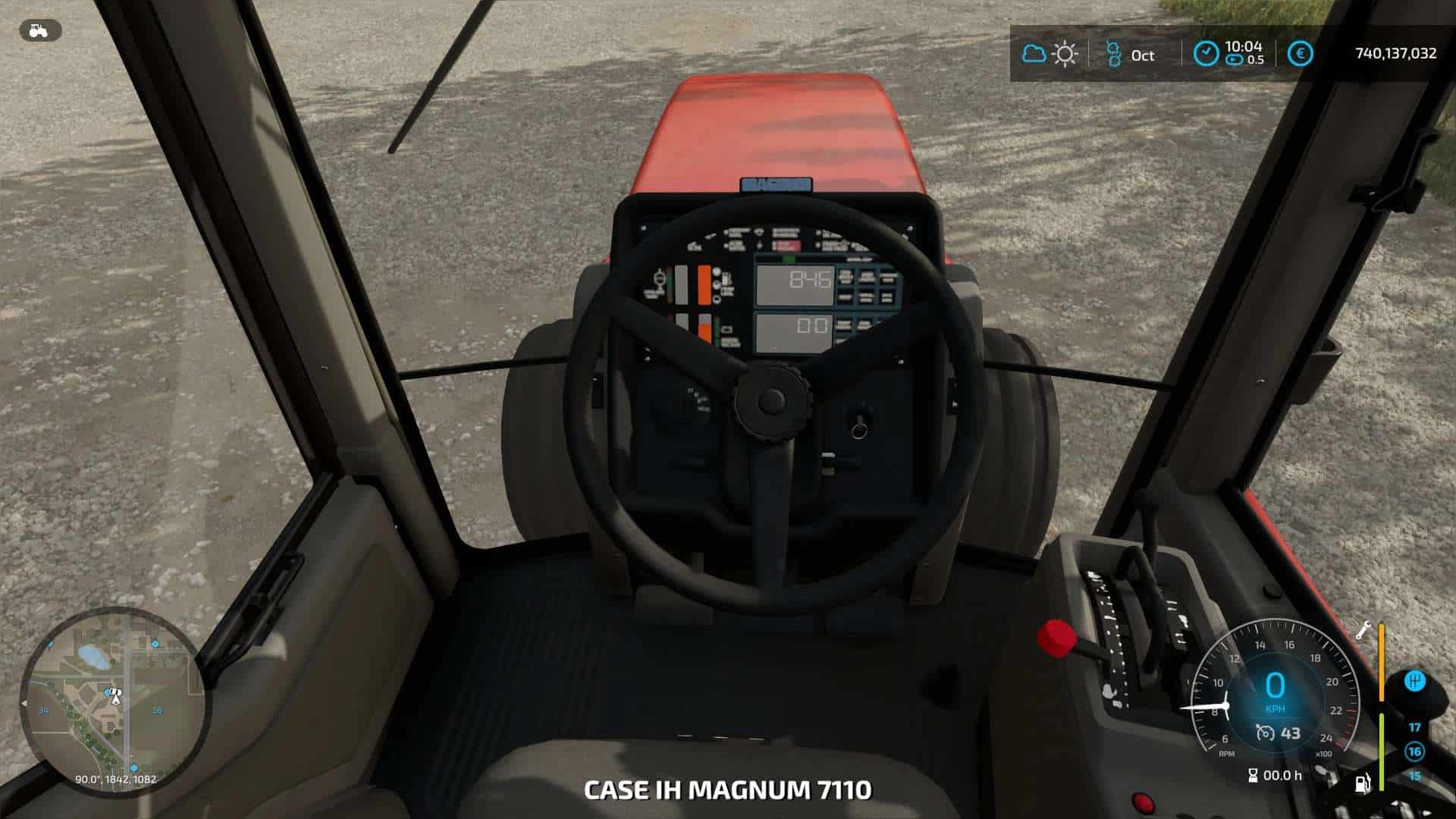
Task: Click the gearshift transmission icon
Action: pos(1414,680)
